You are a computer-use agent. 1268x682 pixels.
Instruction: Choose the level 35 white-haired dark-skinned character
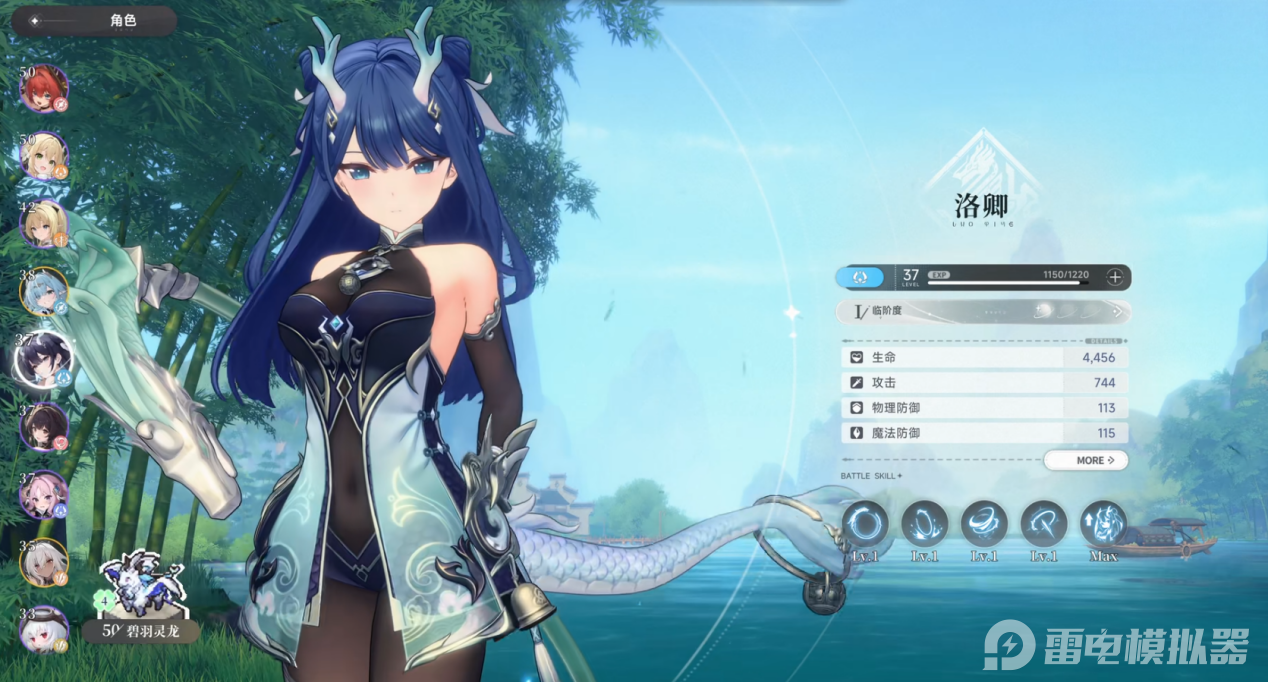point(44,562)
